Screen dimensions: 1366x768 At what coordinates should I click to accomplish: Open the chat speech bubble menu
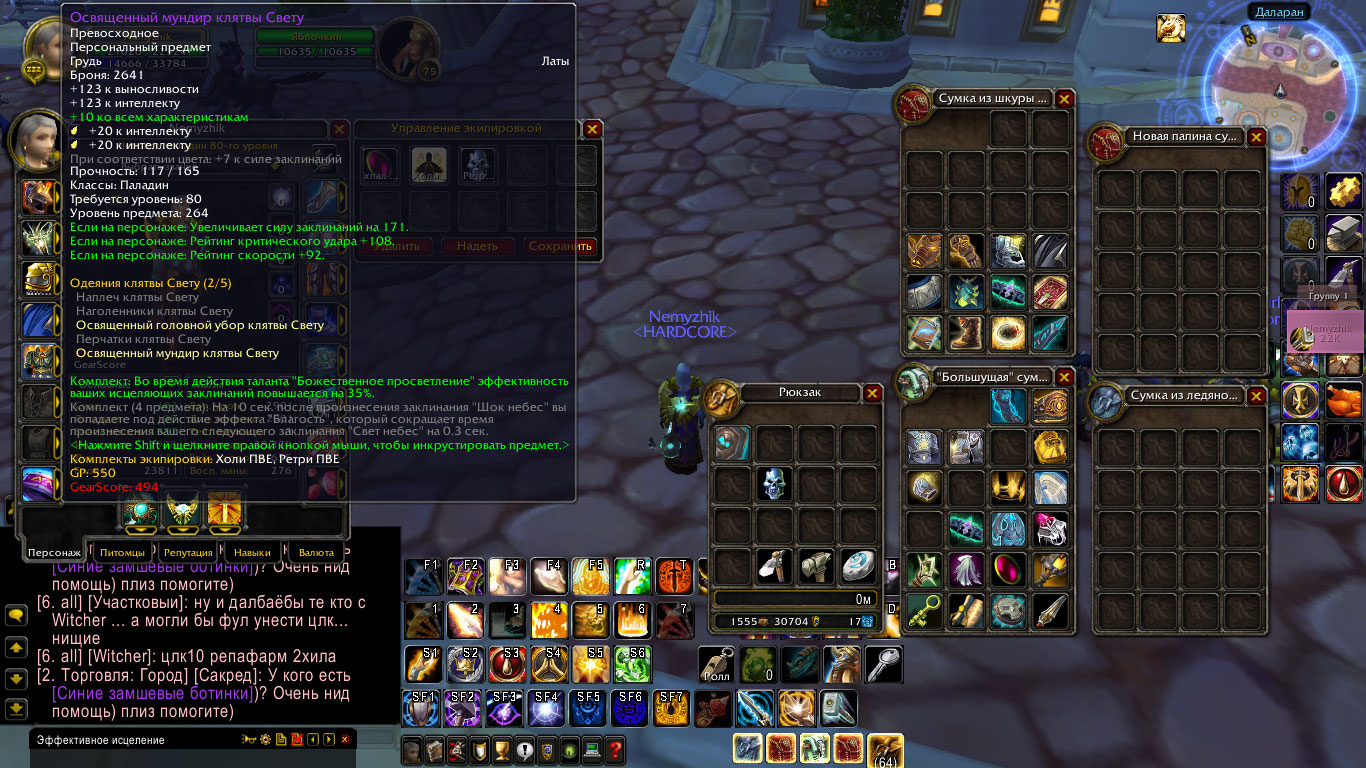tap(16, 616)
